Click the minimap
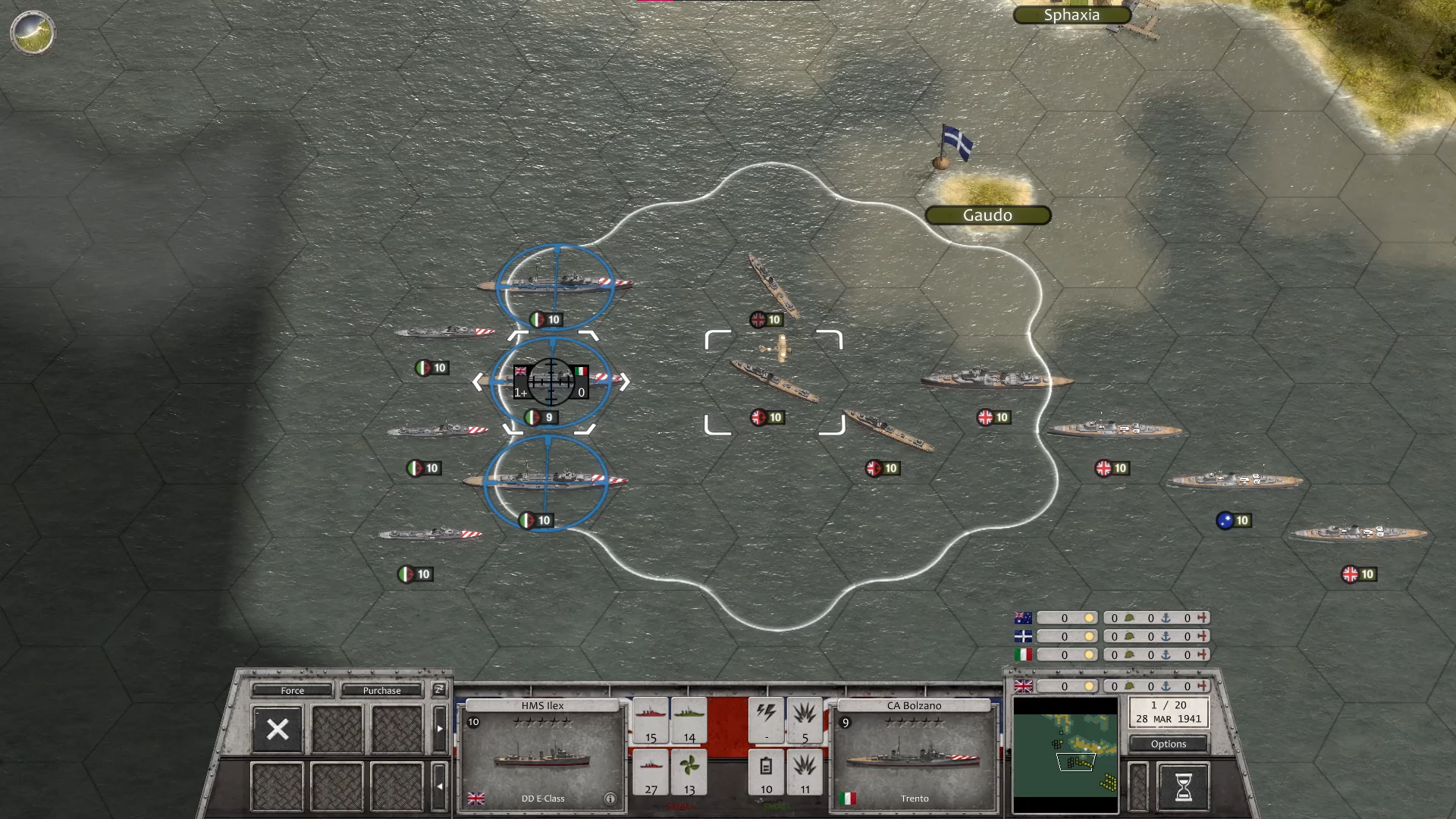Screen dimensions: 1456x819 1065,755
